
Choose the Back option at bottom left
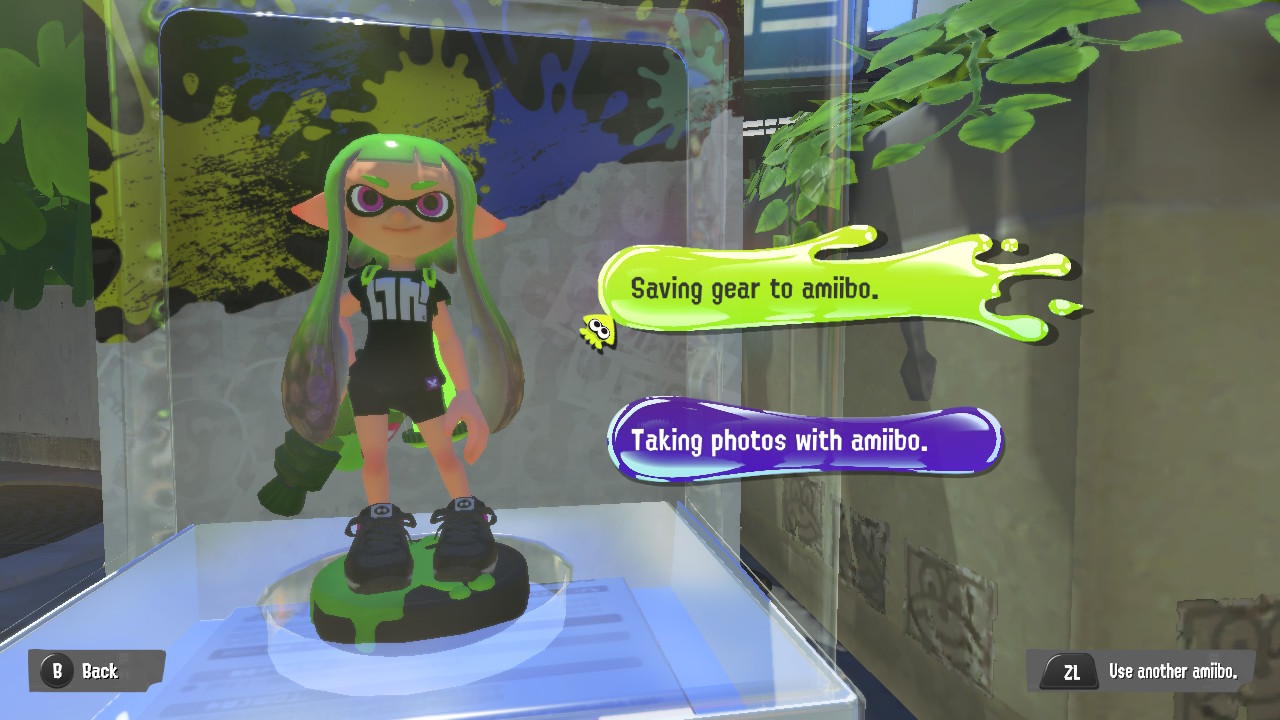95,671
